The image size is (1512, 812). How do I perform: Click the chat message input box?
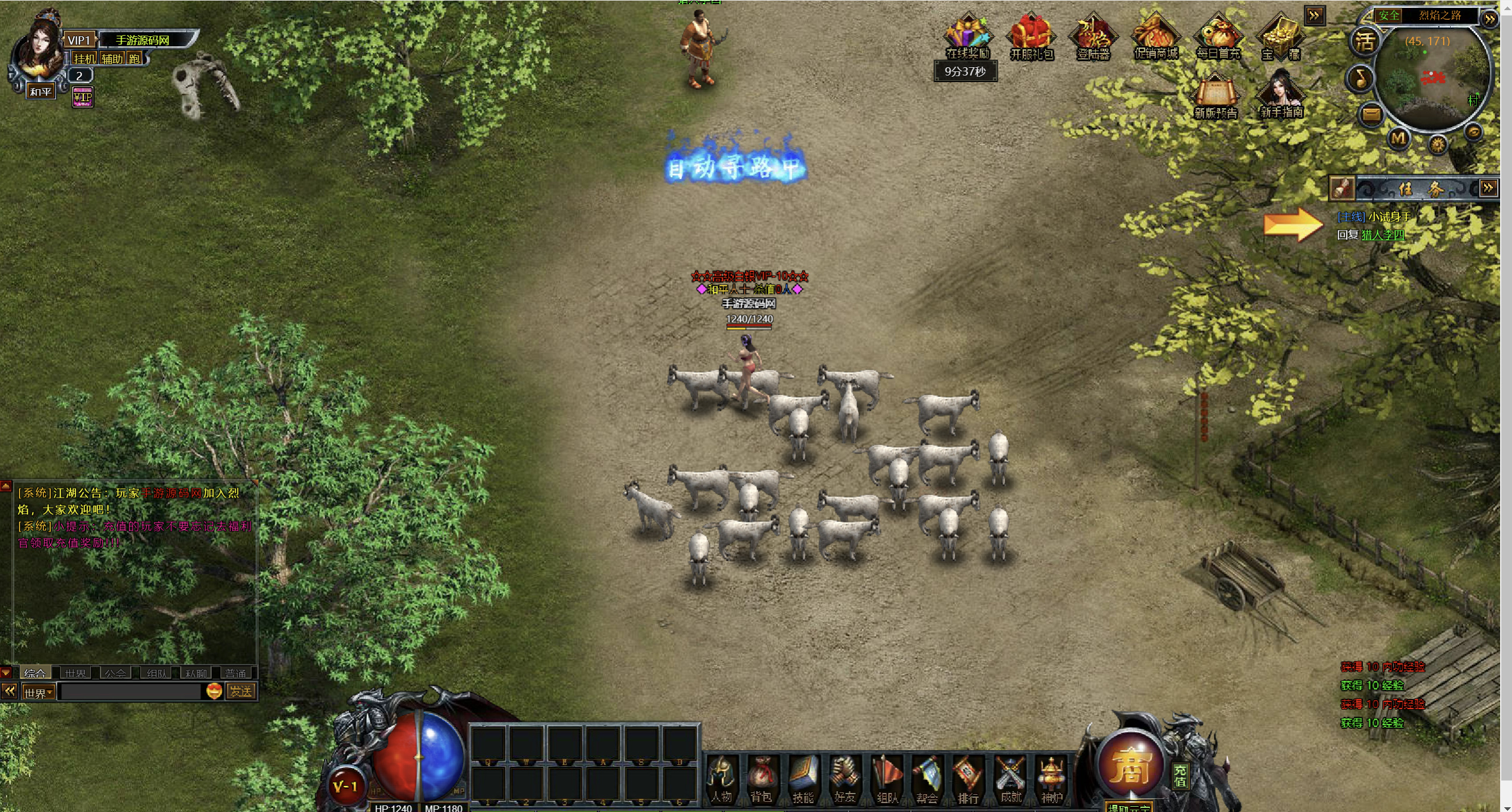pos(131,691)
